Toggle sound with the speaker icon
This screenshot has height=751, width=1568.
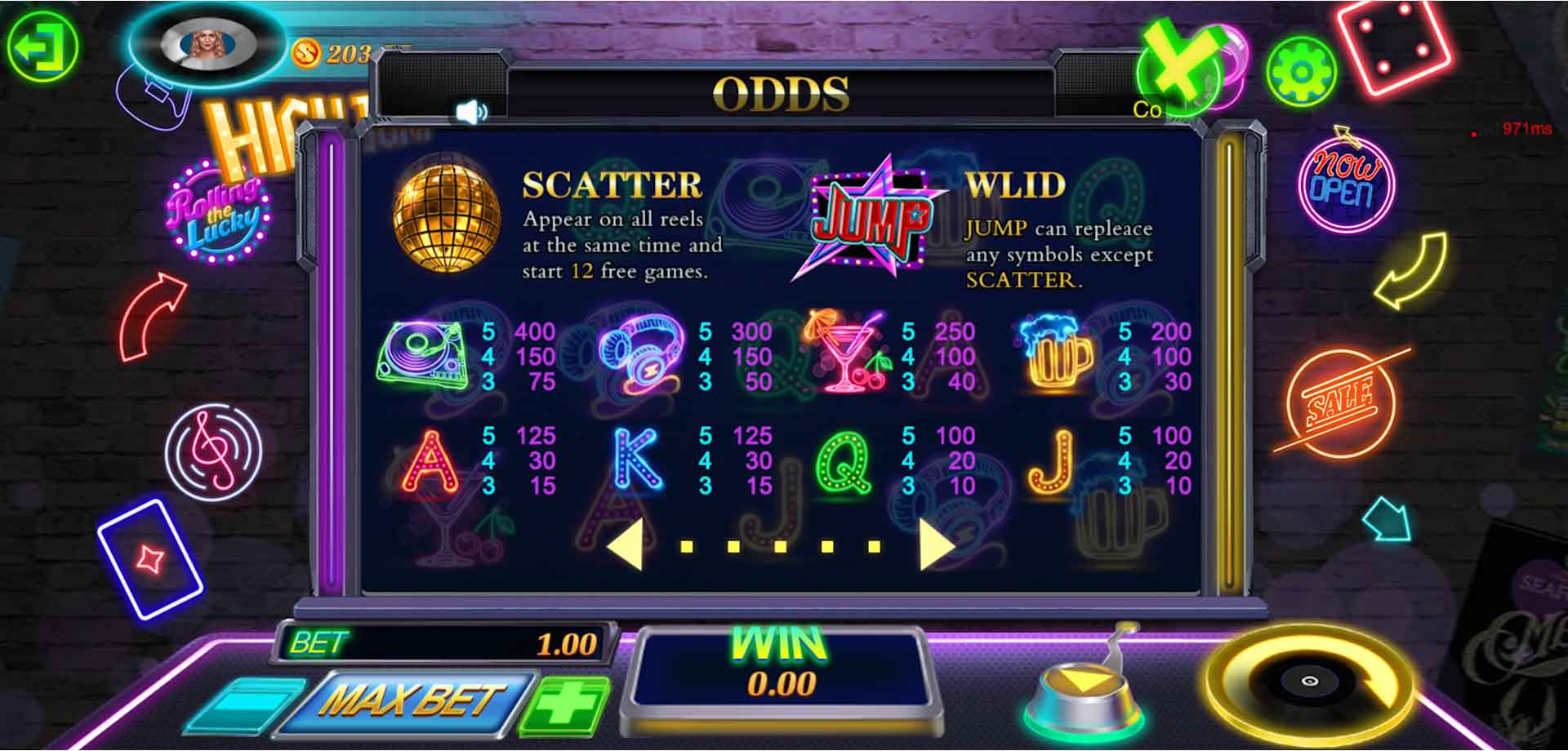point(471,112)
